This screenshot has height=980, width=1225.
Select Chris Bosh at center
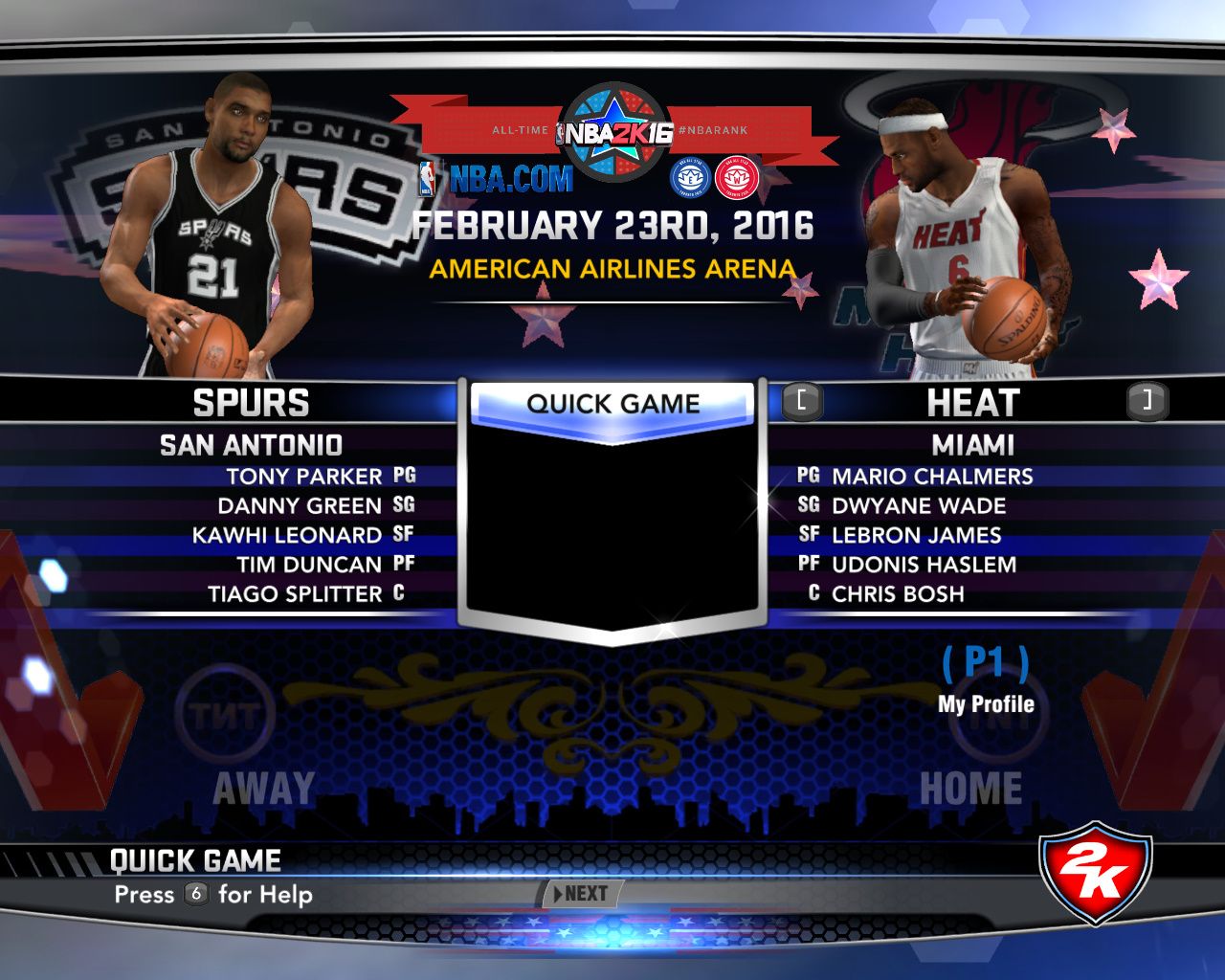point(897,594)
